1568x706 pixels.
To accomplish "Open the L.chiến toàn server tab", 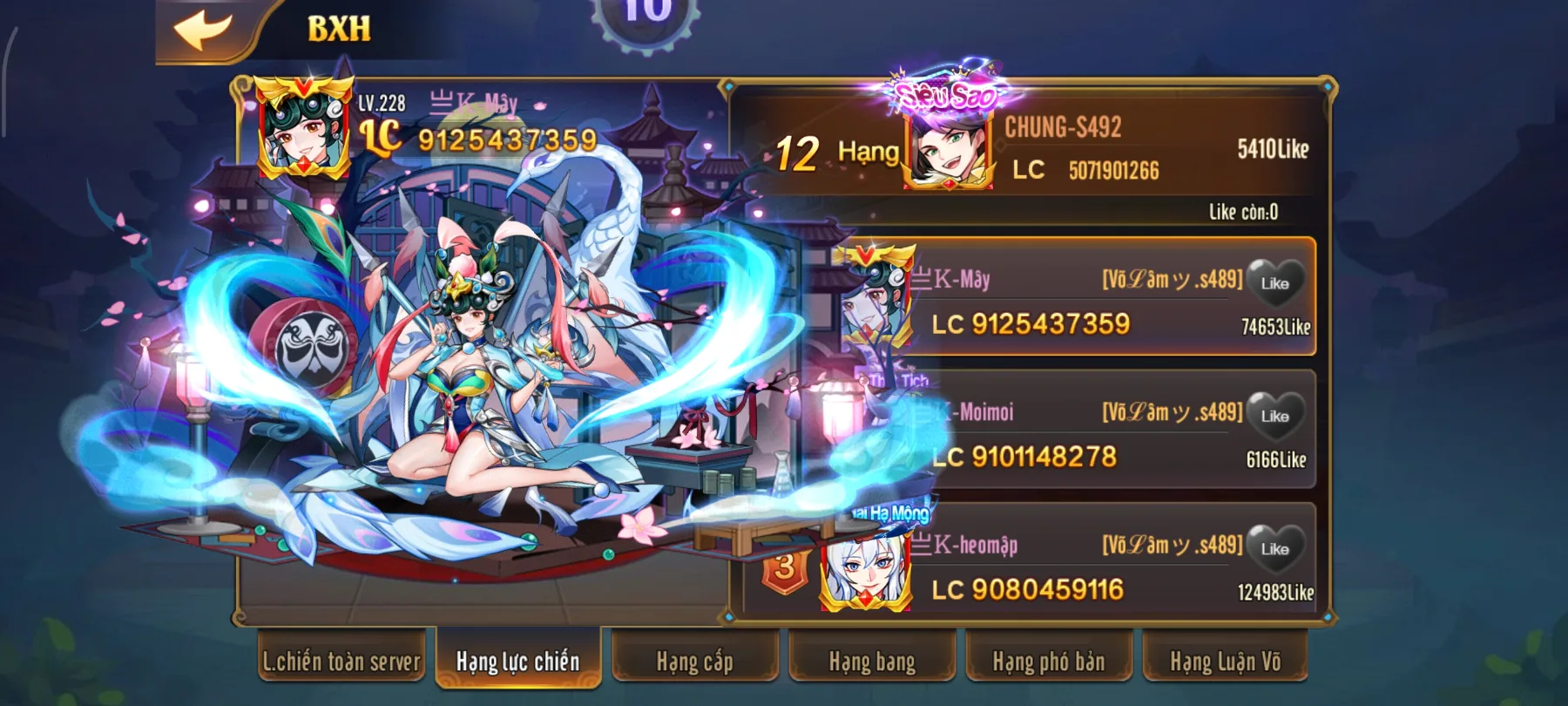I will coord(341,662).
